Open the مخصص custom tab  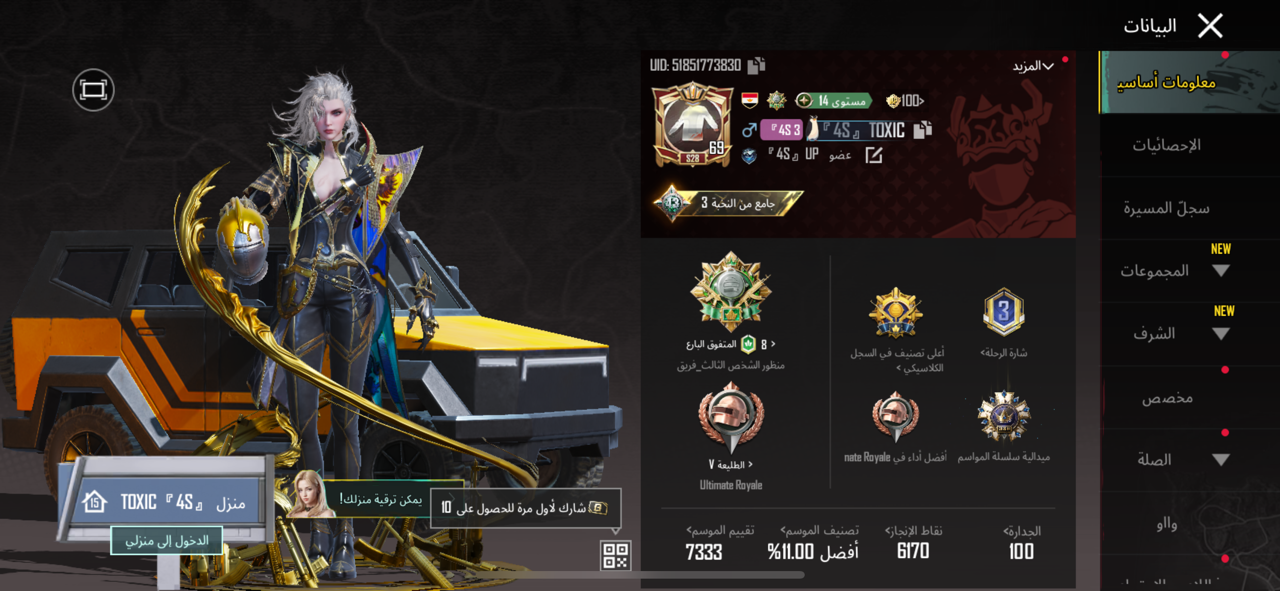pos(1166,398)
